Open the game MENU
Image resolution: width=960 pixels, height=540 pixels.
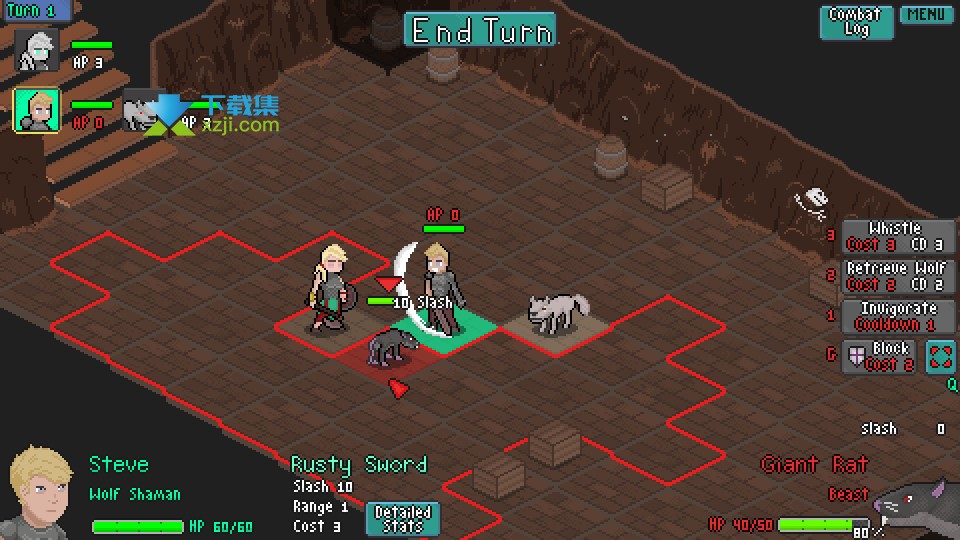click(926, 15)
